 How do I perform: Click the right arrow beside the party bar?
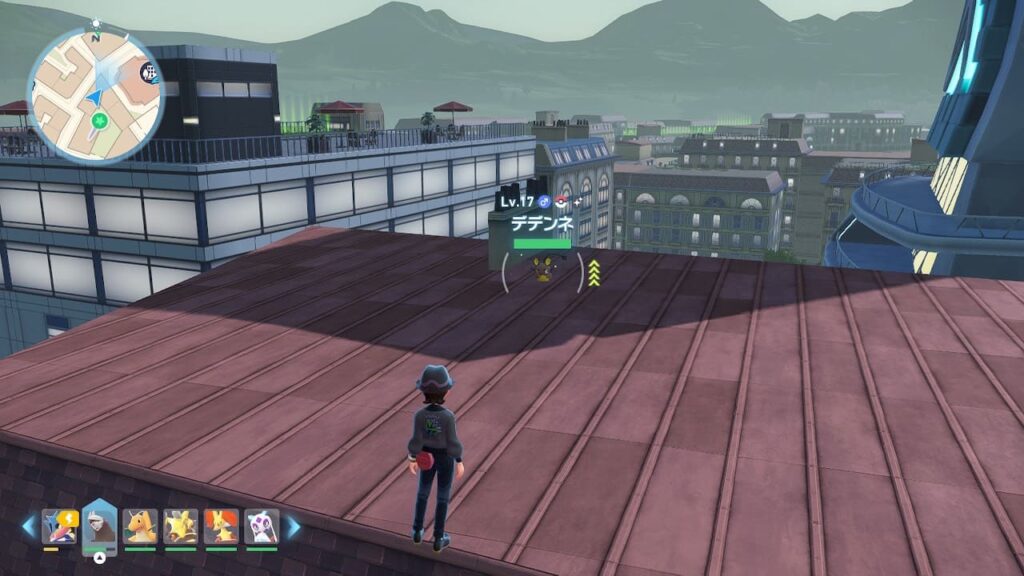pyautogui.click(x=293, y=526)
